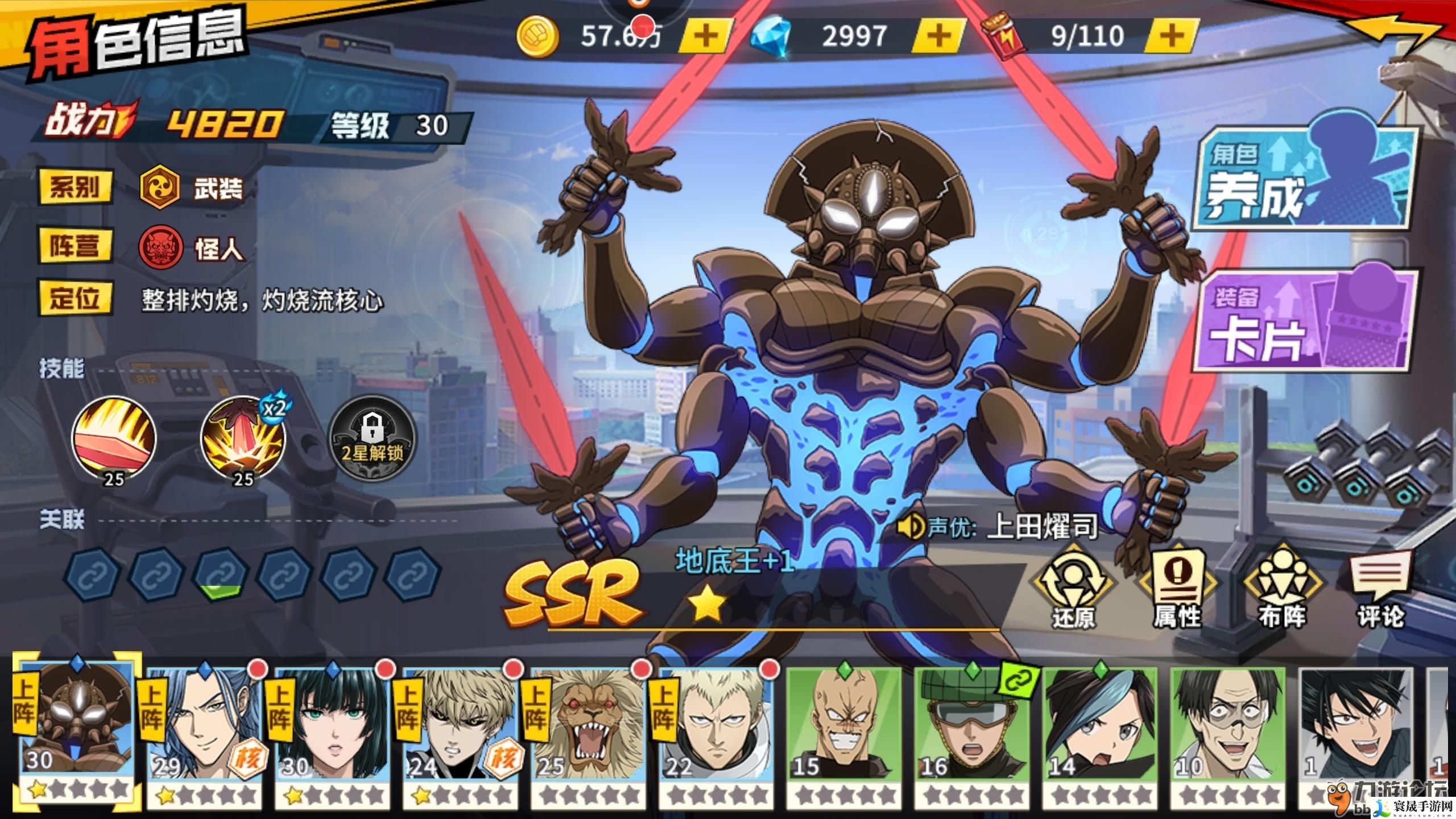
Task: Add energy with the plus button
Action: [x=1171, y=36]
